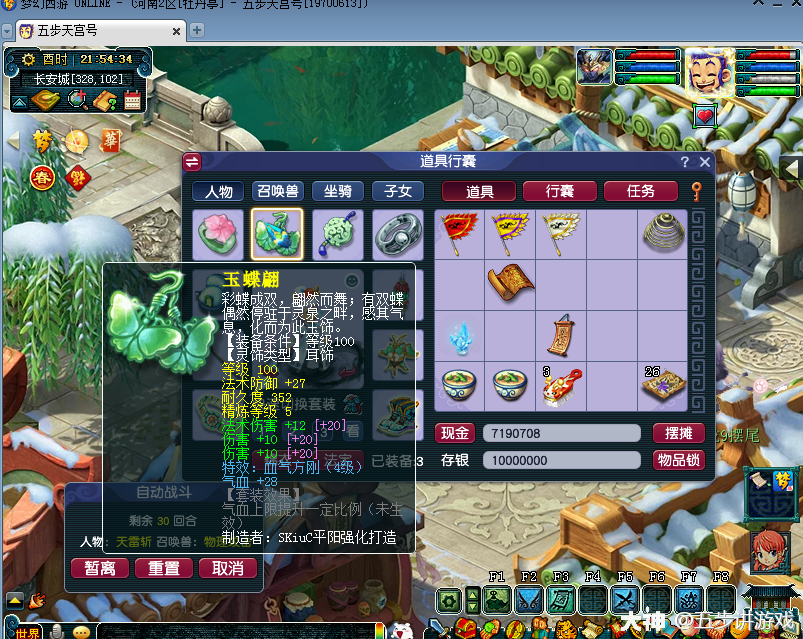Click the 春 spring festival event icon

coord(42,178)
